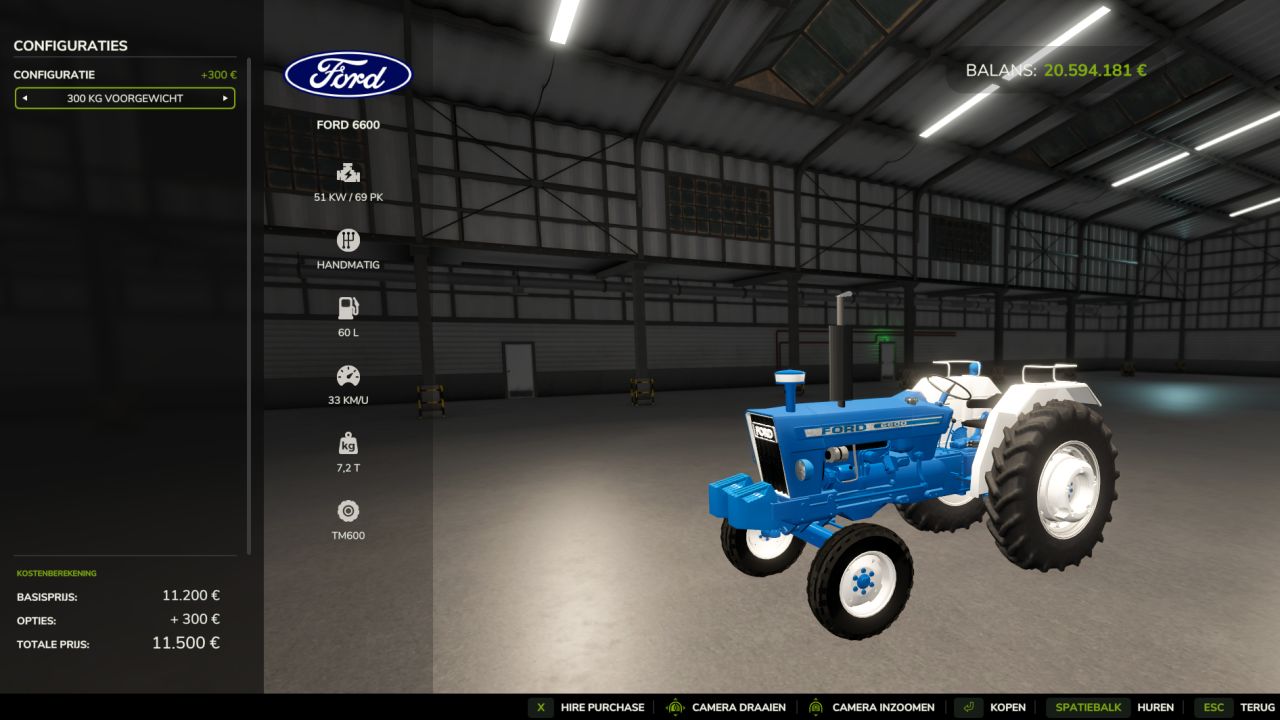Click the TM600 tire icon
The image size is (1280, 720).
[x=347, y=512]
